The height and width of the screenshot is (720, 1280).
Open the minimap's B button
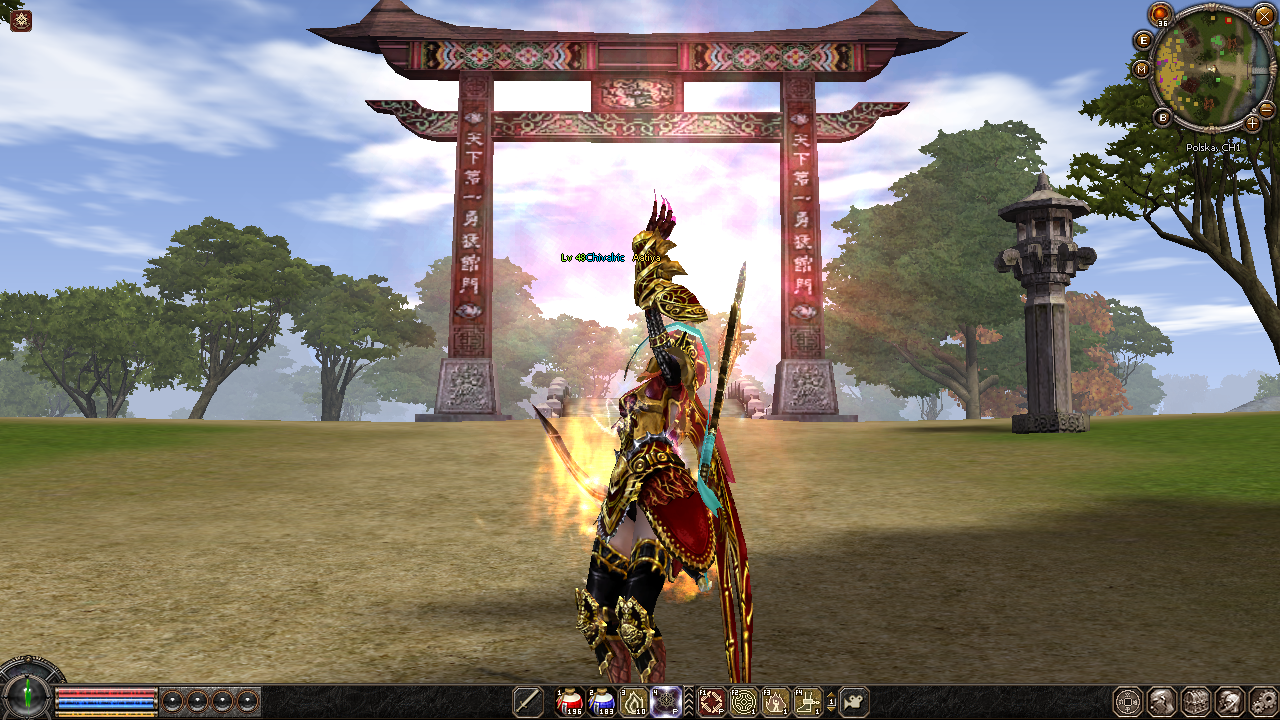[1162, 117]
